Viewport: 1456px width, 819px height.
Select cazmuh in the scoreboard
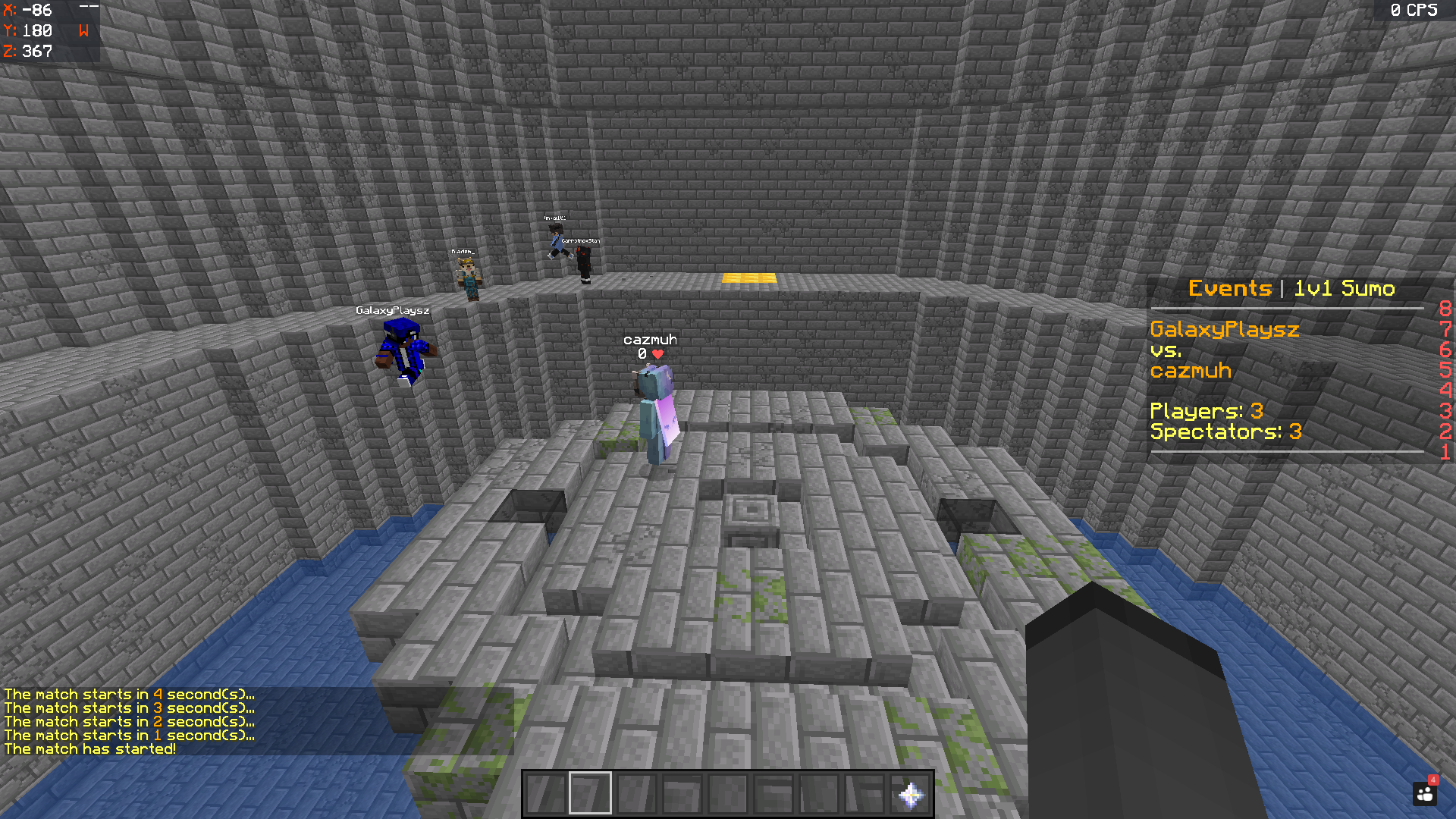click(x=1192, y=371)
